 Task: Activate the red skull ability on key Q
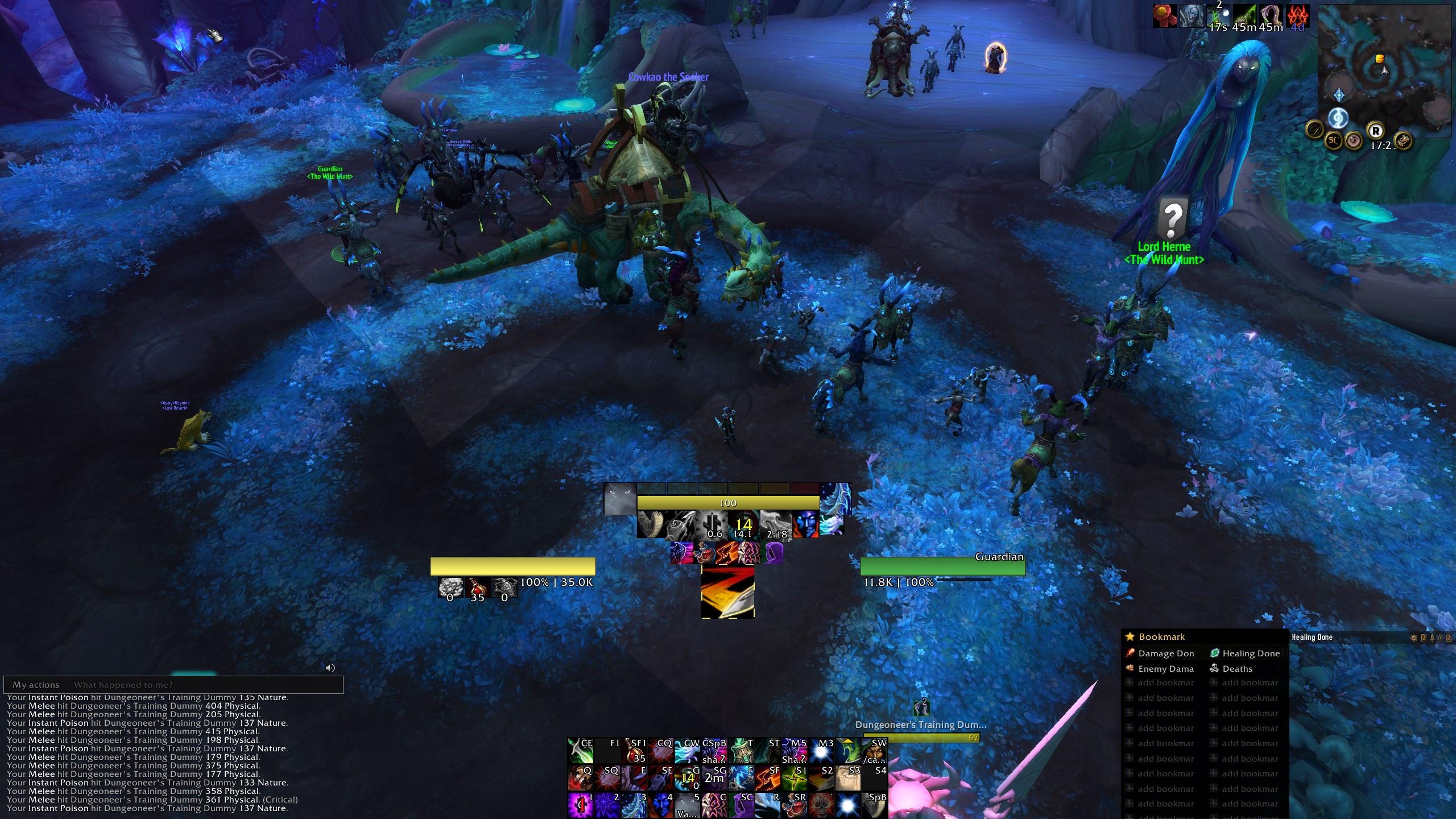[x=580, y=777]
